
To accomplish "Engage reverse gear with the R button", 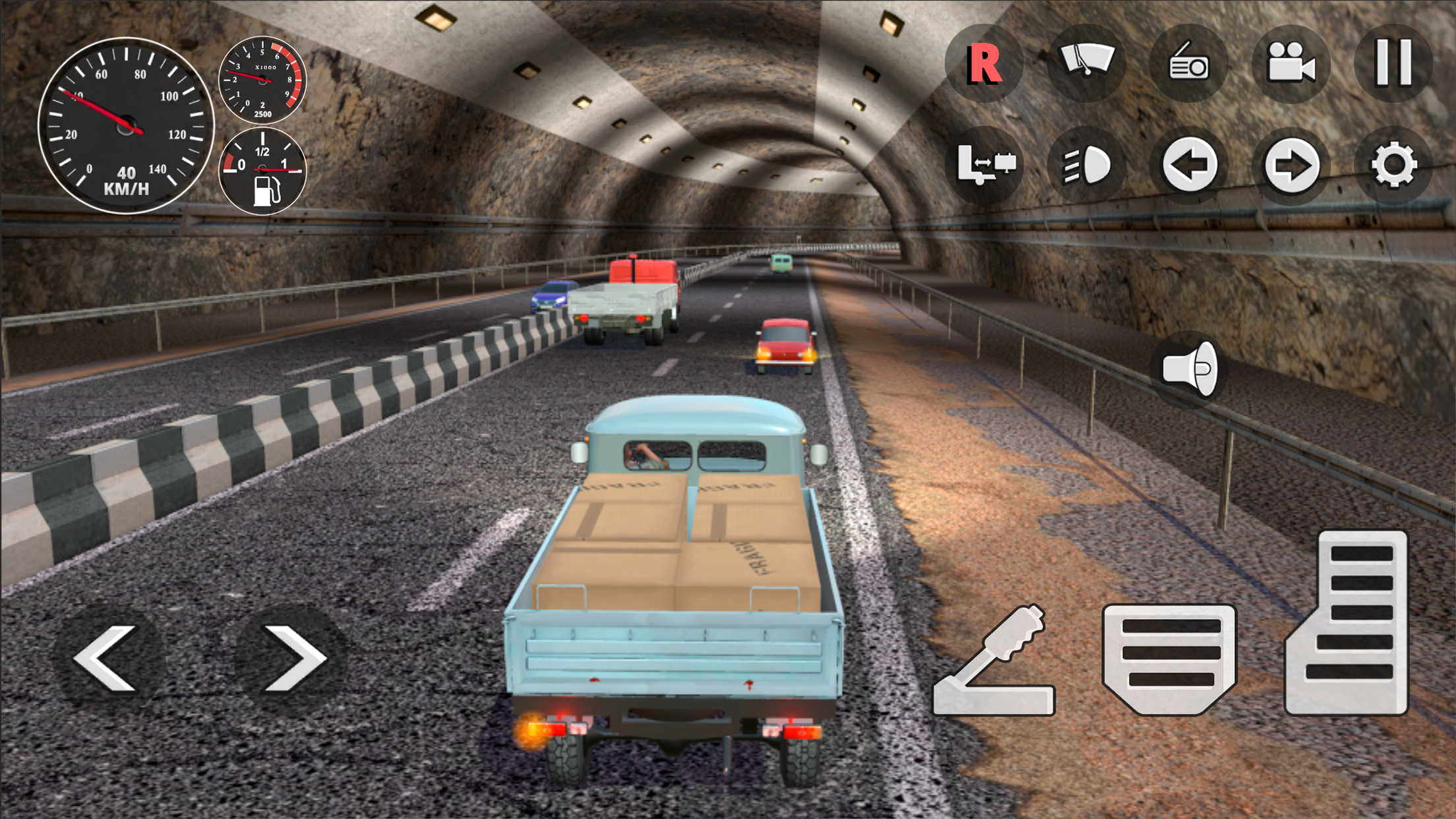I will (x=984, y=63).
